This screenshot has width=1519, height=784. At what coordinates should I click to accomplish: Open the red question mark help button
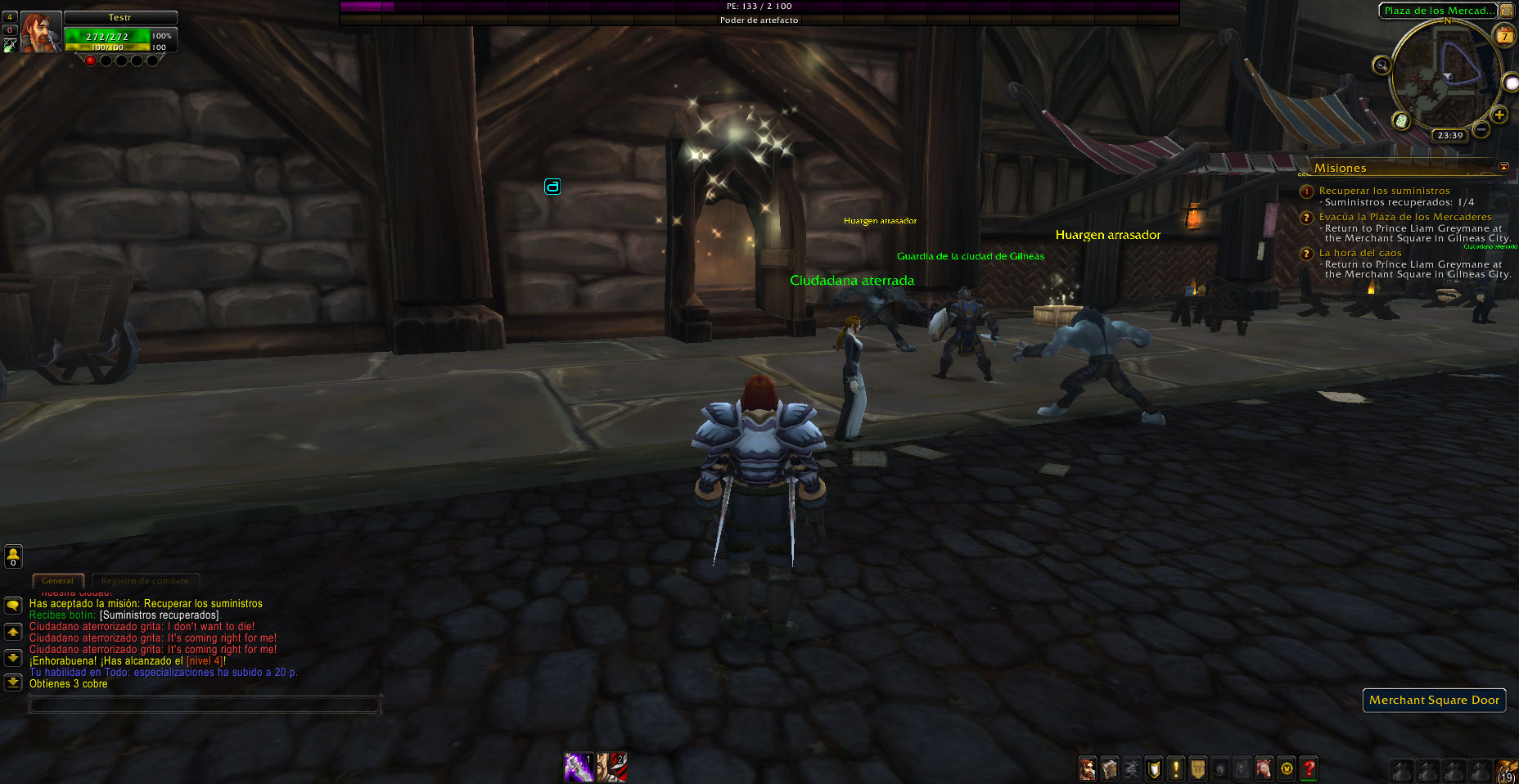pos(1309,768)
